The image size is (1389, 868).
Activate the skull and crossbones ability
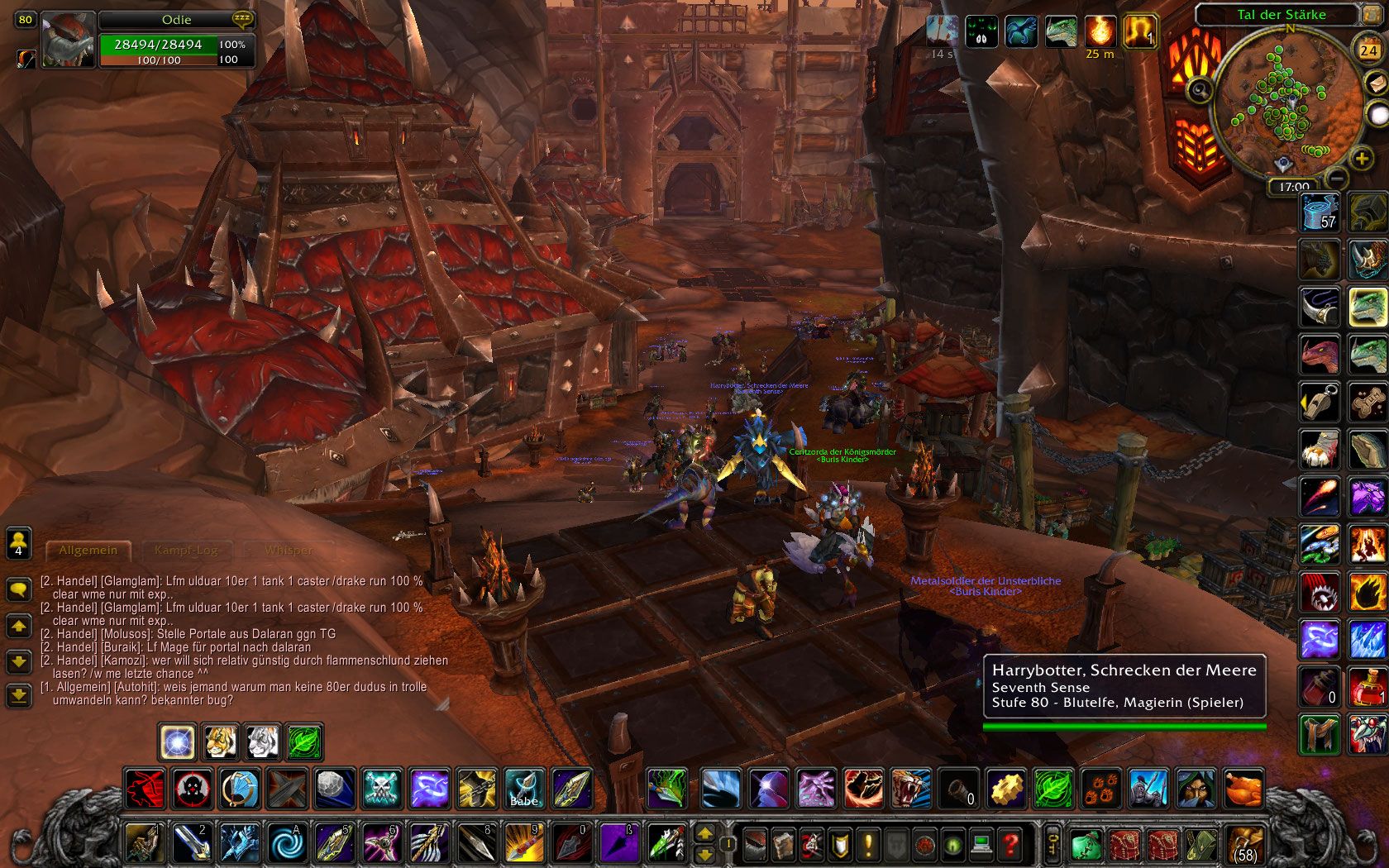[382, 789]
